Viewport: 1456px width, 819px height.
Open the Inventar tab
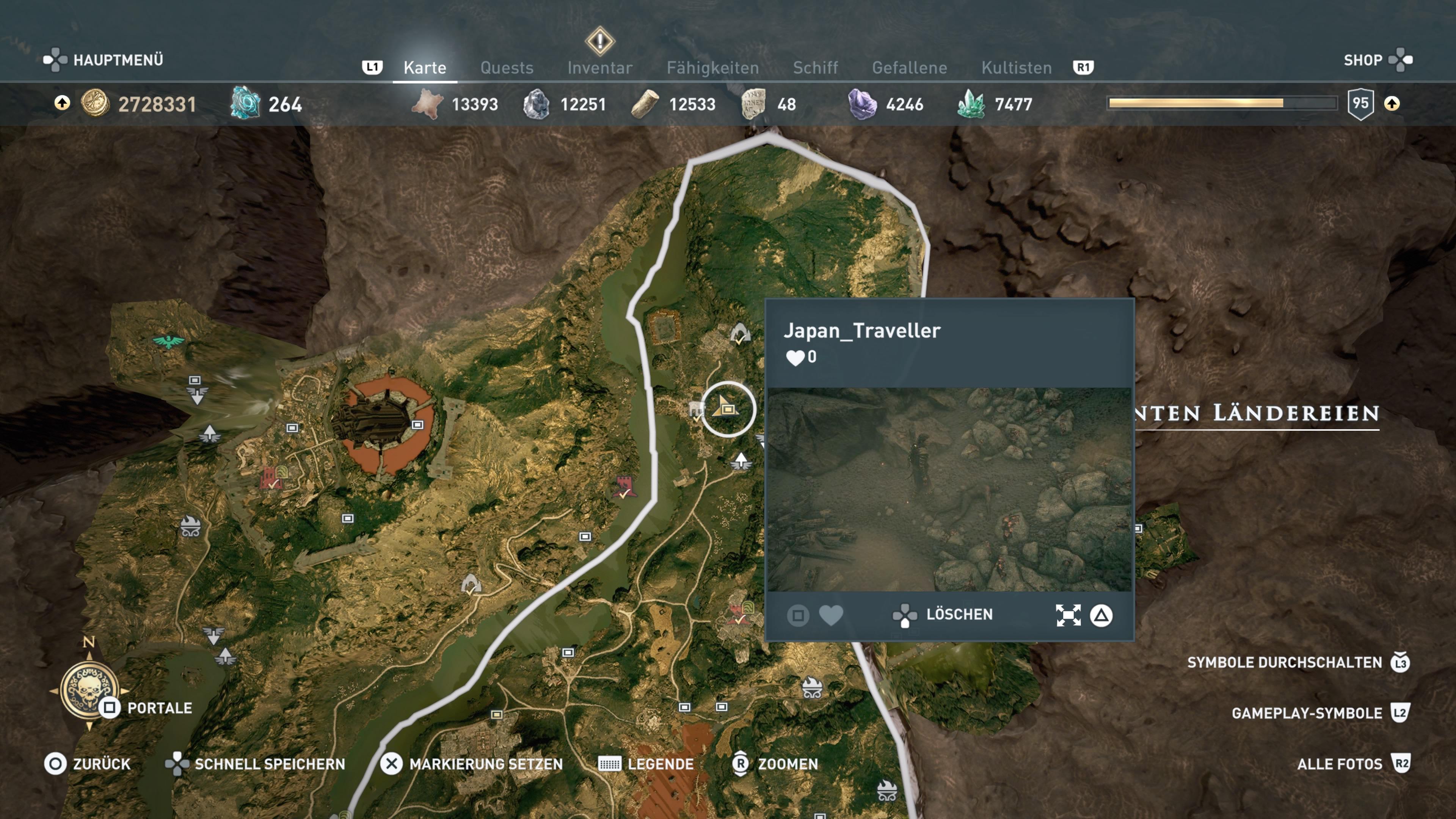click(x=600, y=68)
